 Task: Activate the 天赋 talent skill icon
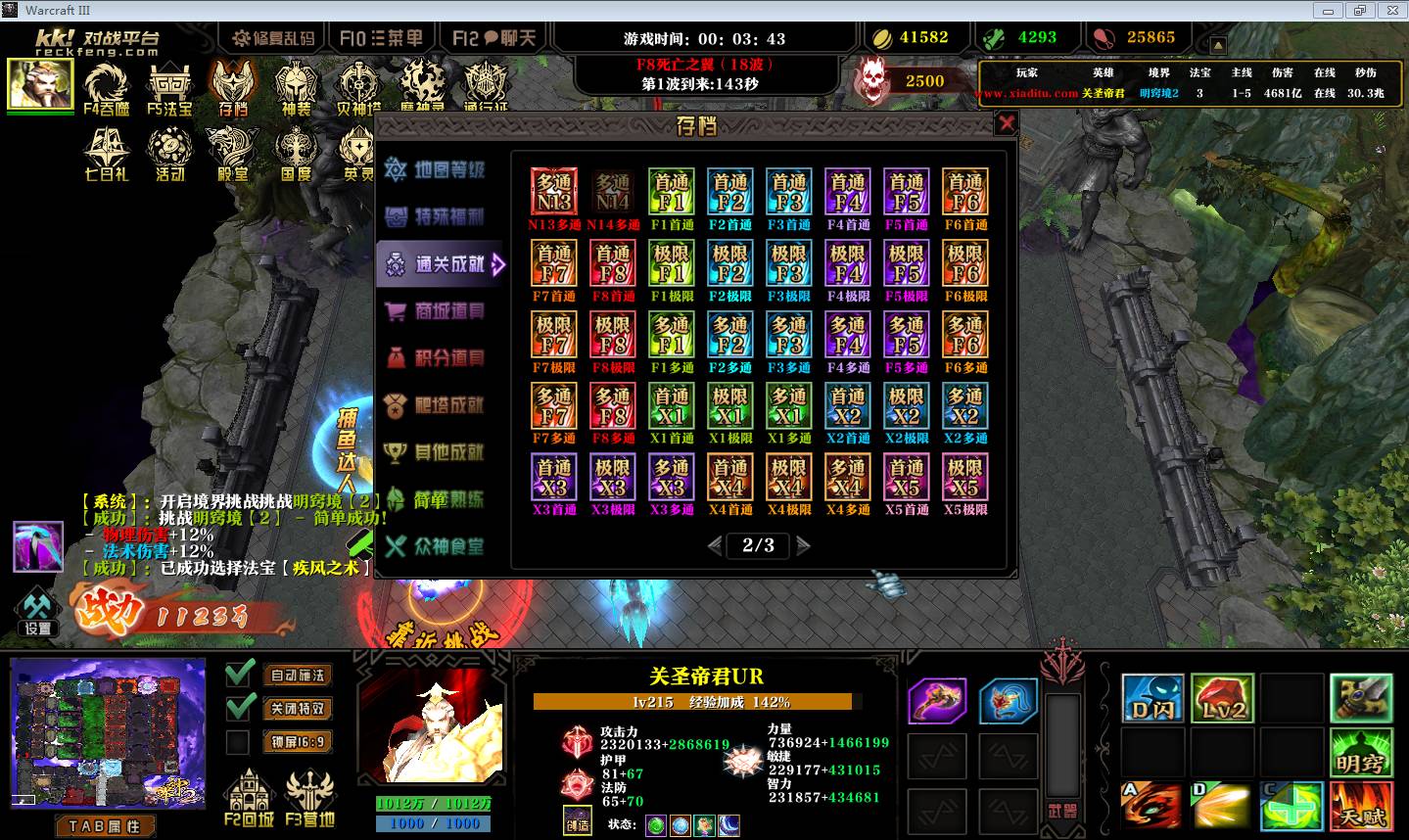point(1361,805)
